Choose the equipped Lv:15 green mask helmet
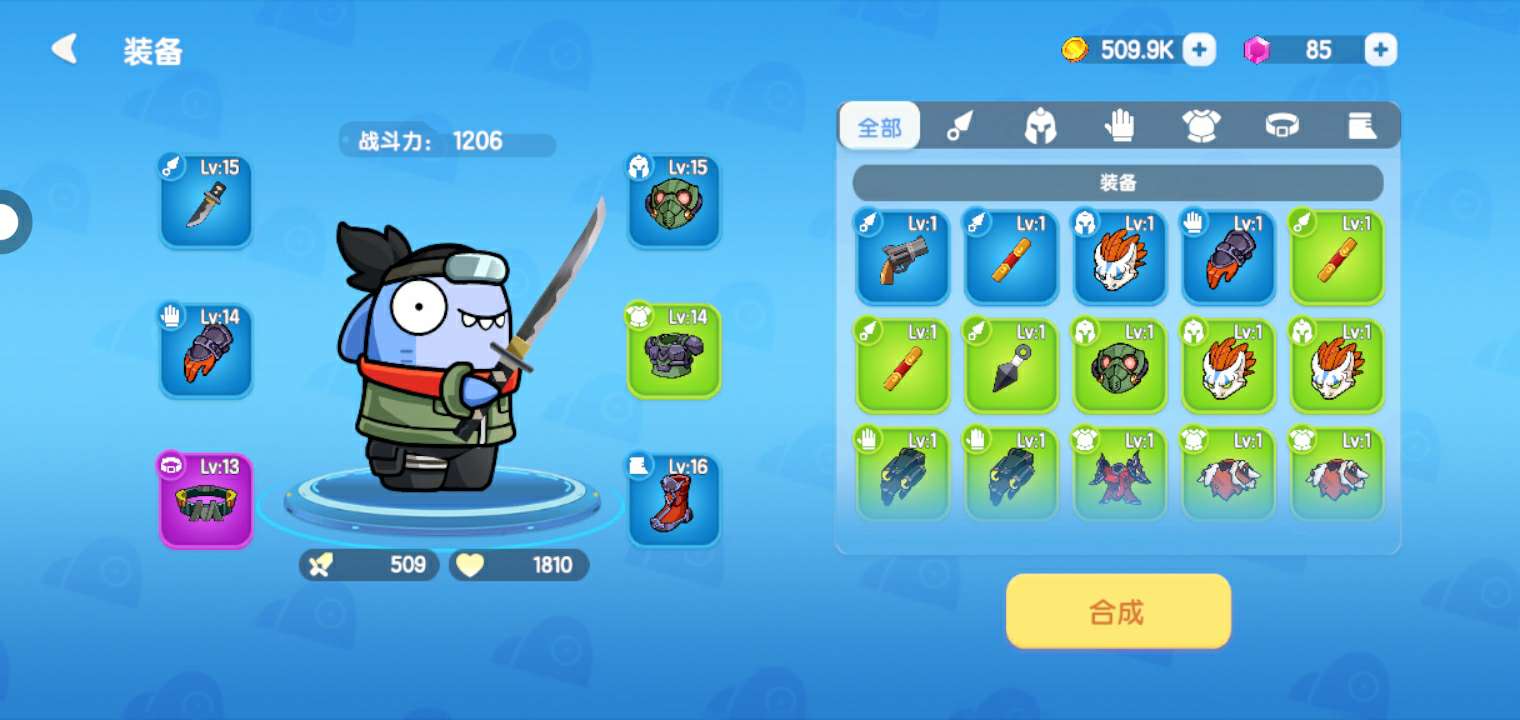This screenshot has height=720, width=1520. pos(673,201)
